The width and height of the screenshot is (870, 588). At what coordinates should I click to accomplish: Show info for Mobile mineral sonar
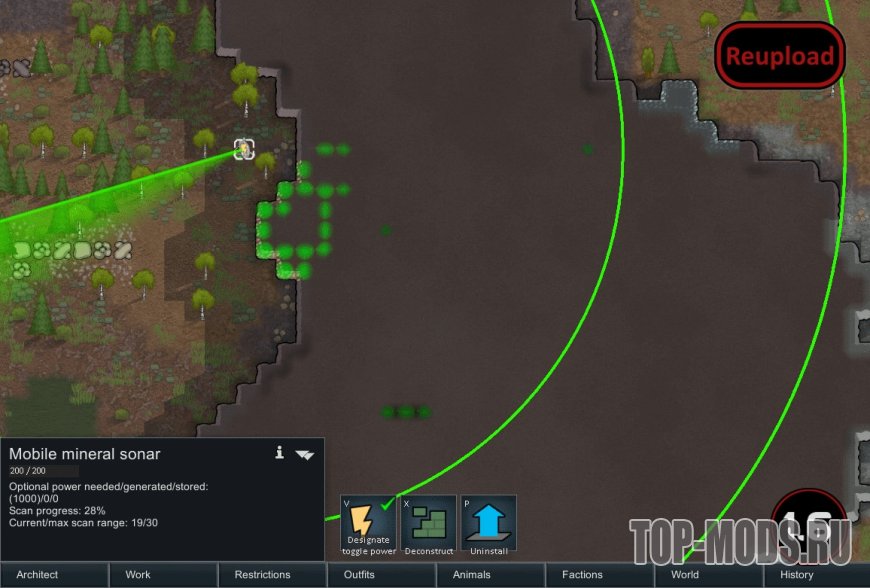point(280,453)
